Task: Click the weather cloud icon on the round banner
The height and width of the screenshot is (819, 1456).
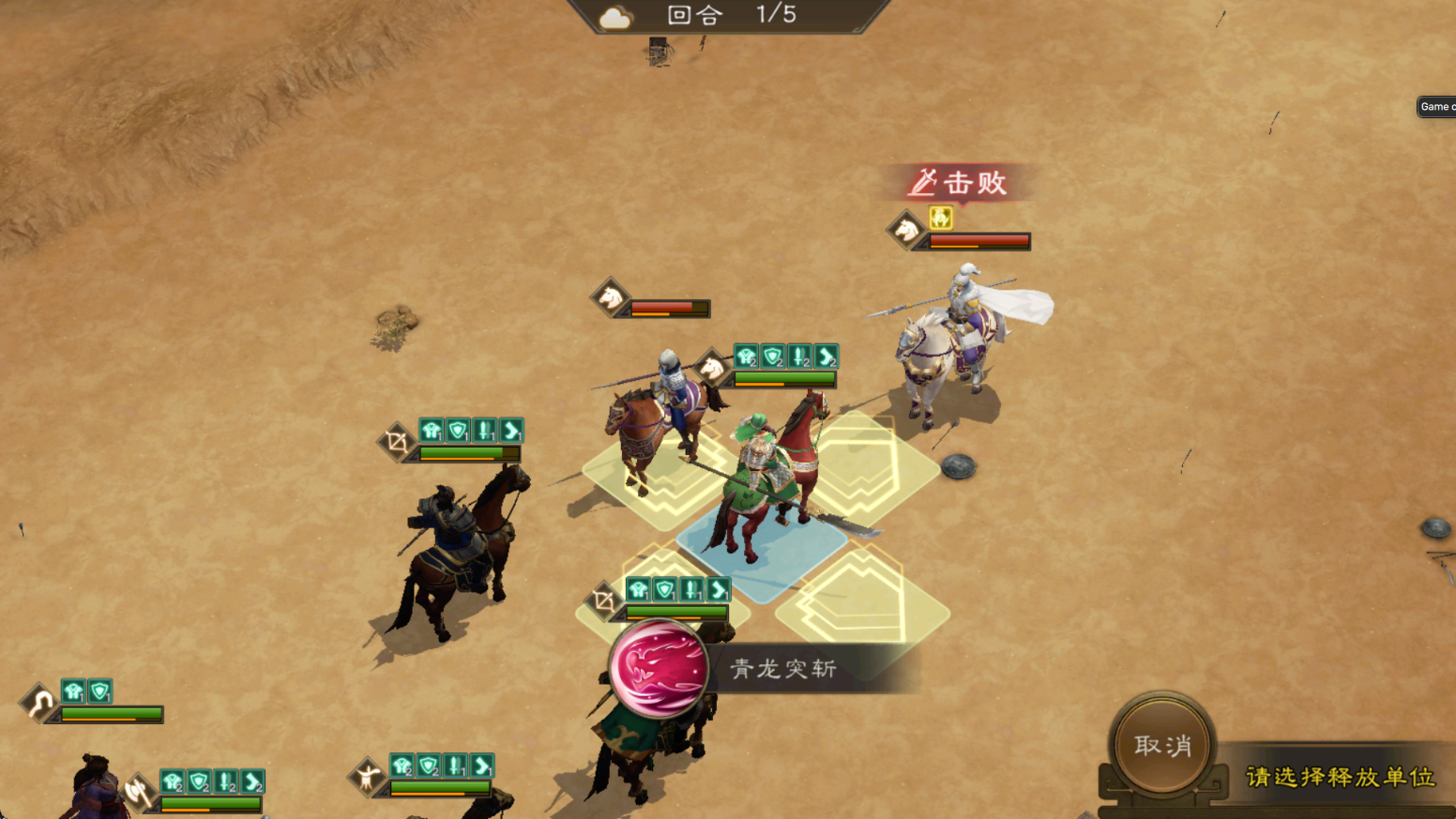Action: 615,14
